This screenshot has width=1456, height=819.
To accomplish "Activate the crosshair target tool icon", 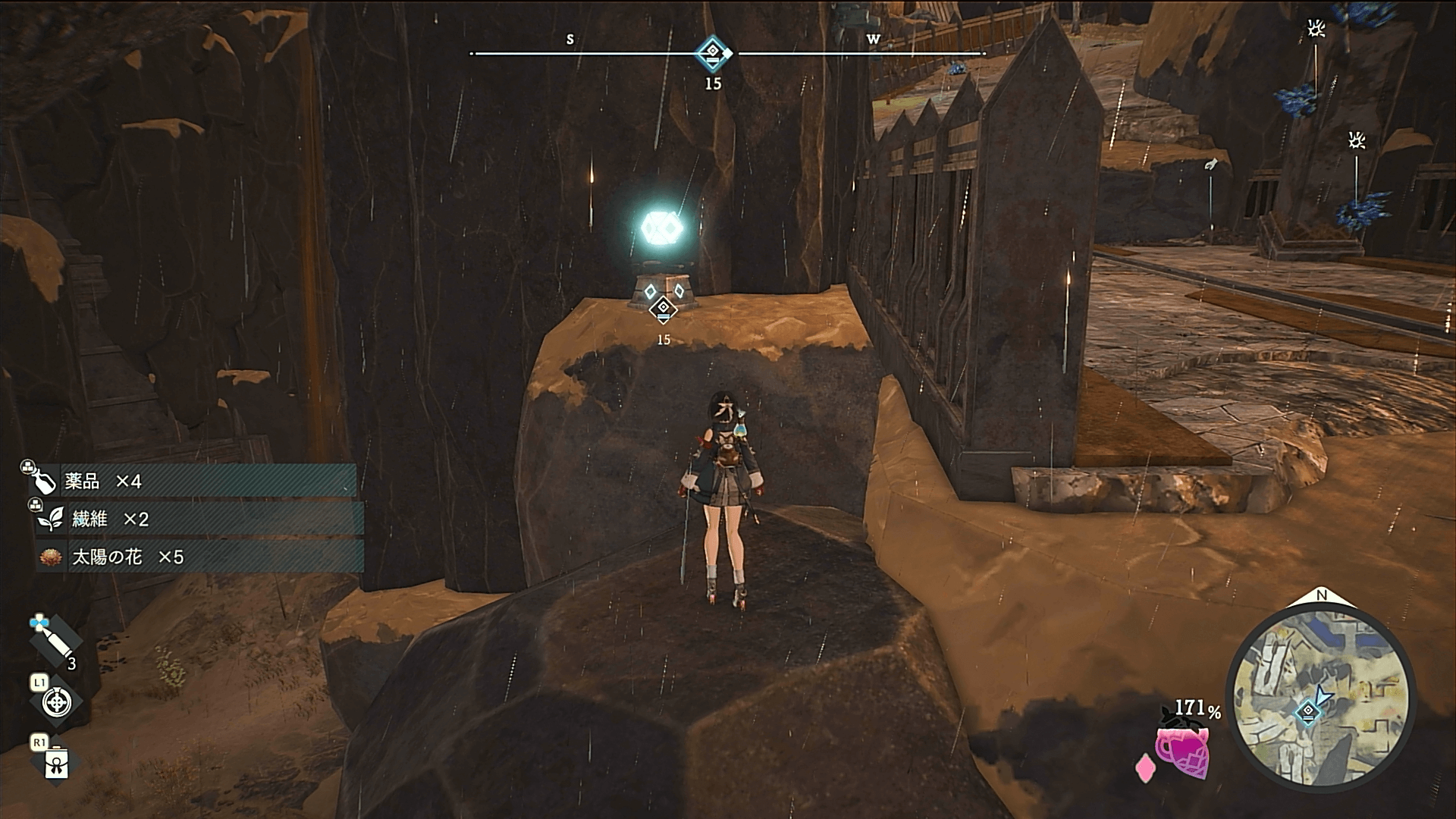I will [x=55, y=703].
